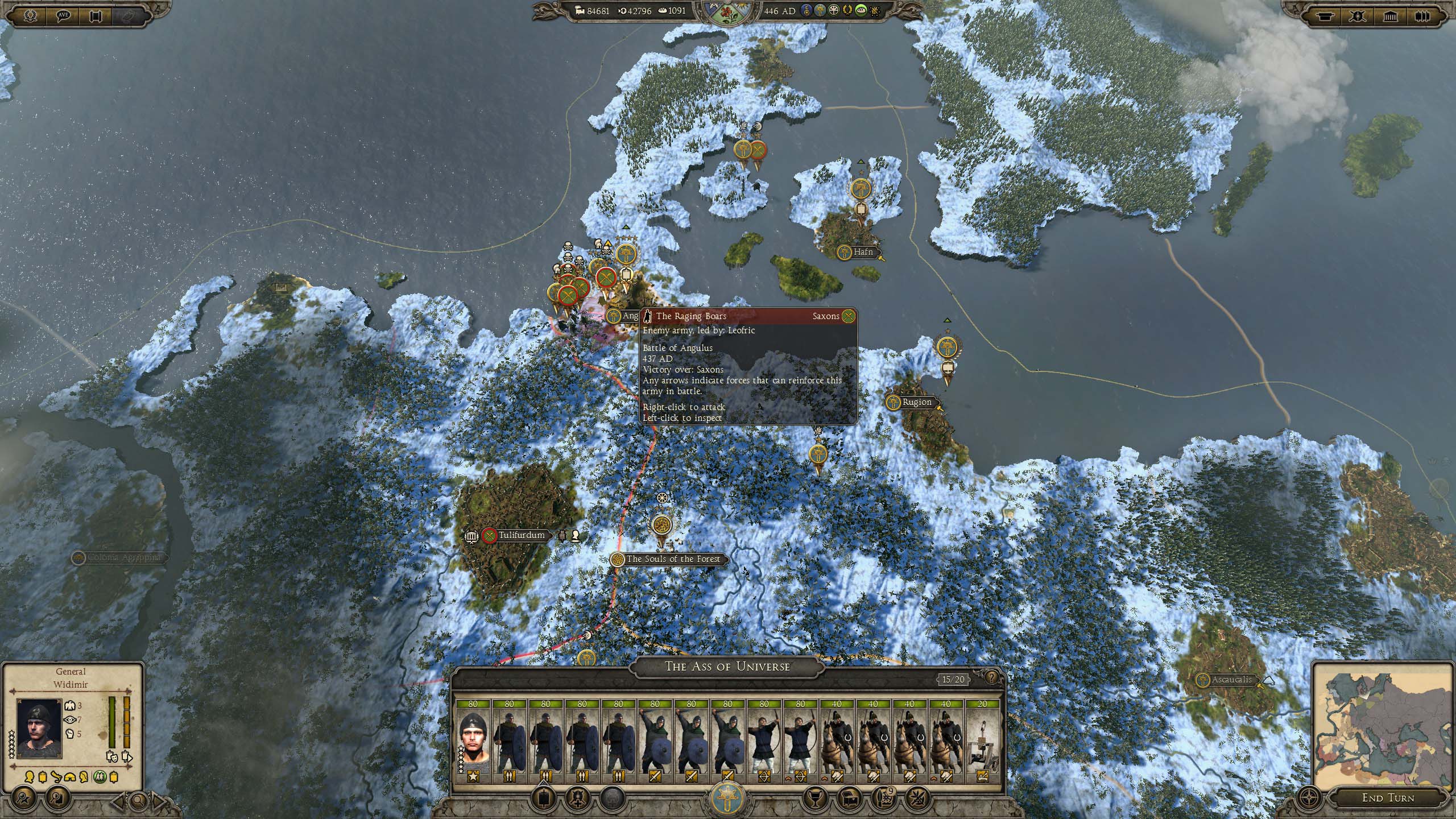
Task: Open the recruit units banner button
Action: 544,797
